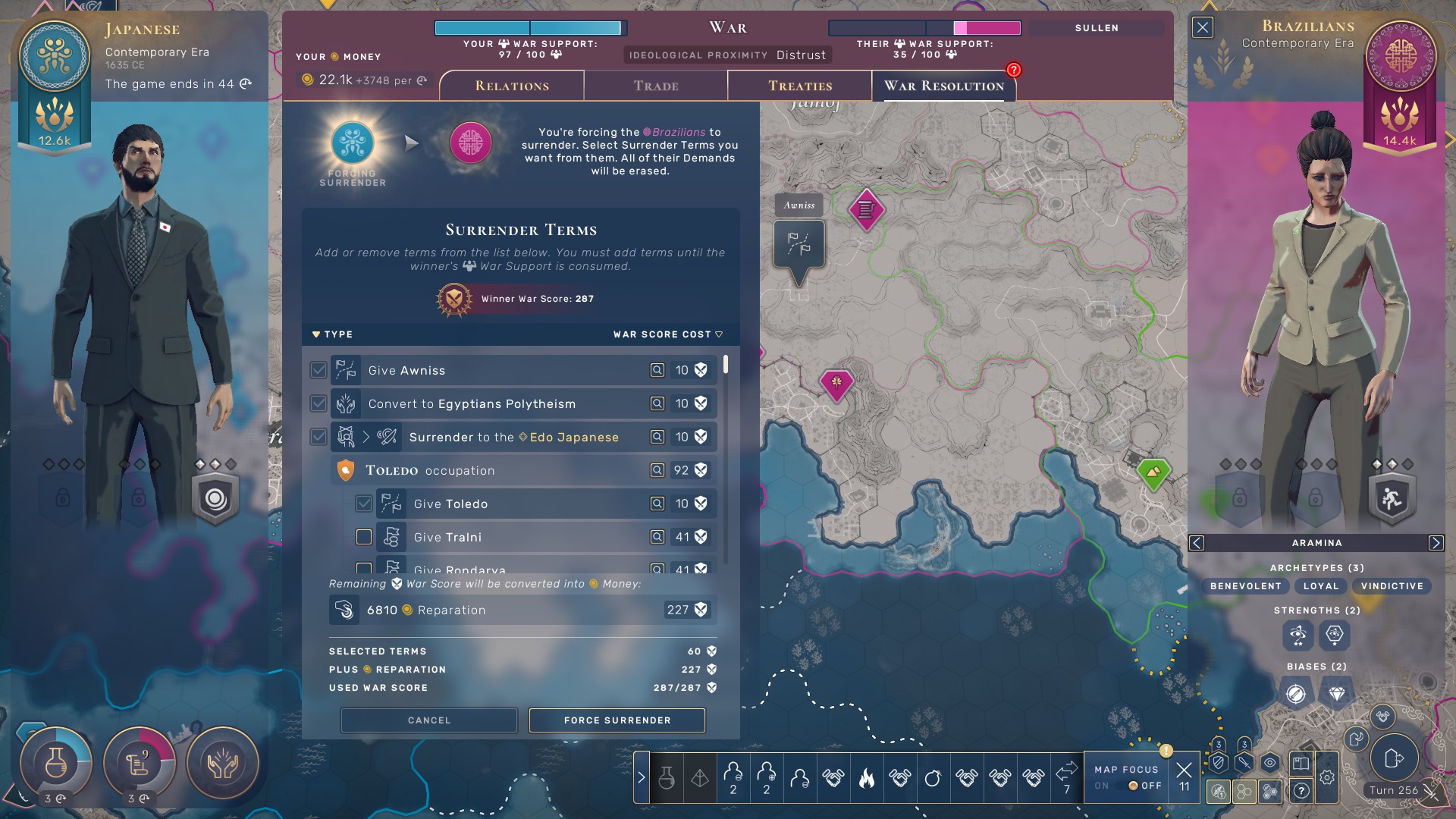This screenshot has height=819, width=1456.
Task: Switch to the Relations tab
Action: (x=512, y=86)
